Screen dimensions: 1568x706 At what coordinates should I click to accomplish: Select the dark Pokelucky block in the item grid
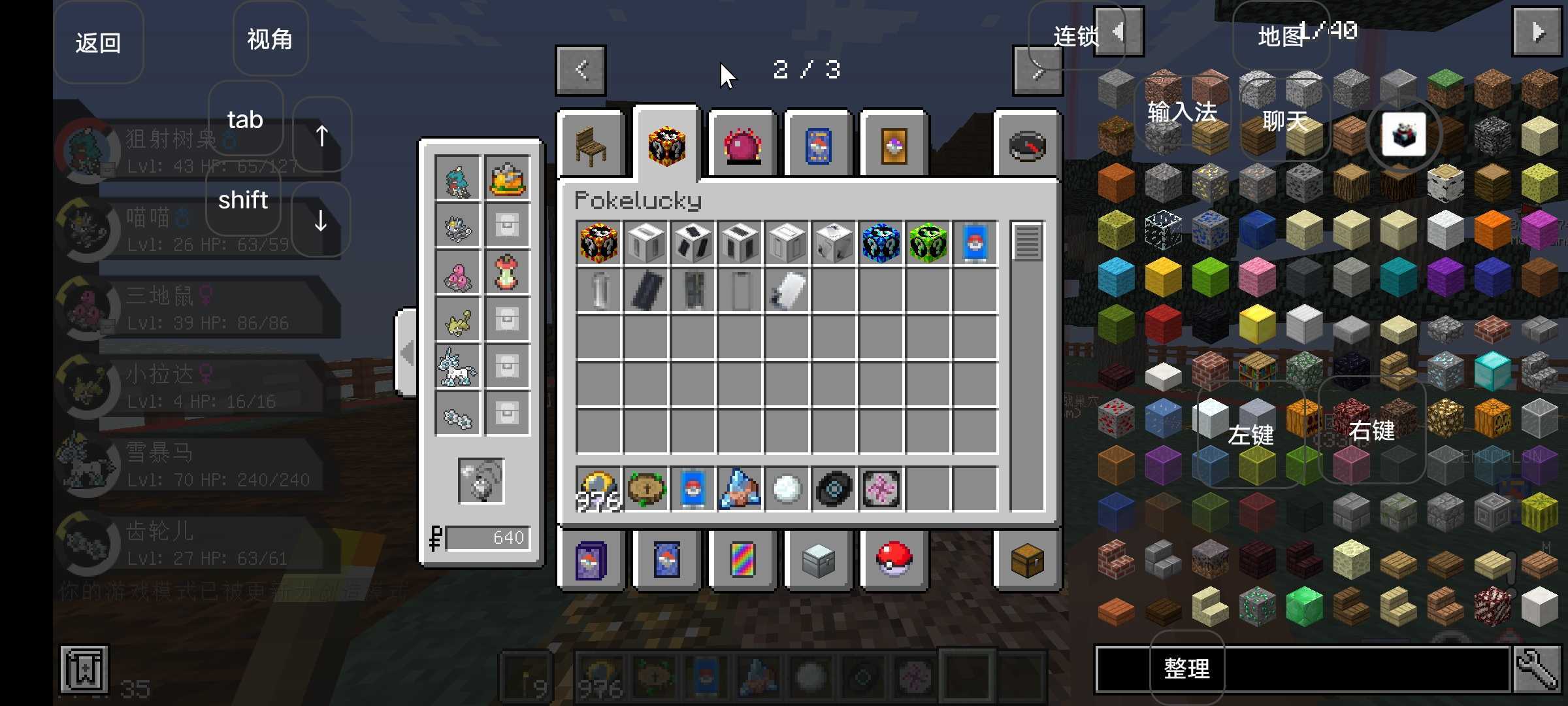pyautogui.click(x=599, y=243)
